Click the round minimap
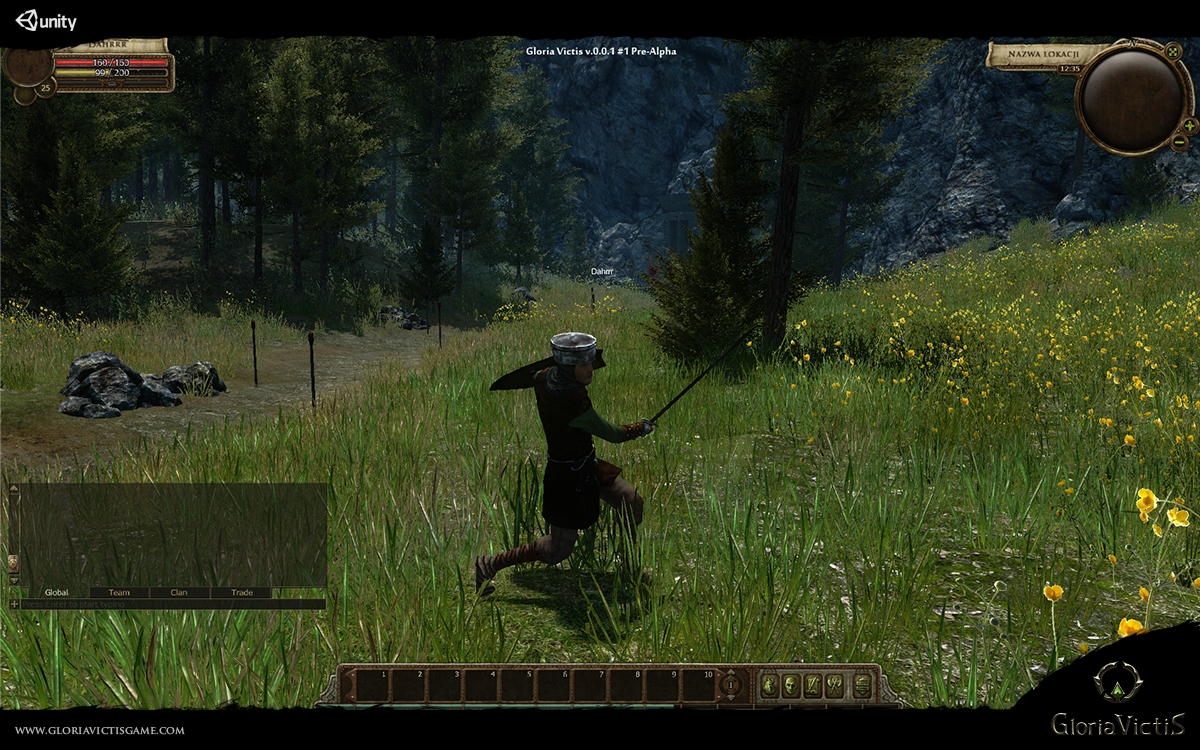The height and width of the screenshot is (750, 1200). click(1132, 97)
